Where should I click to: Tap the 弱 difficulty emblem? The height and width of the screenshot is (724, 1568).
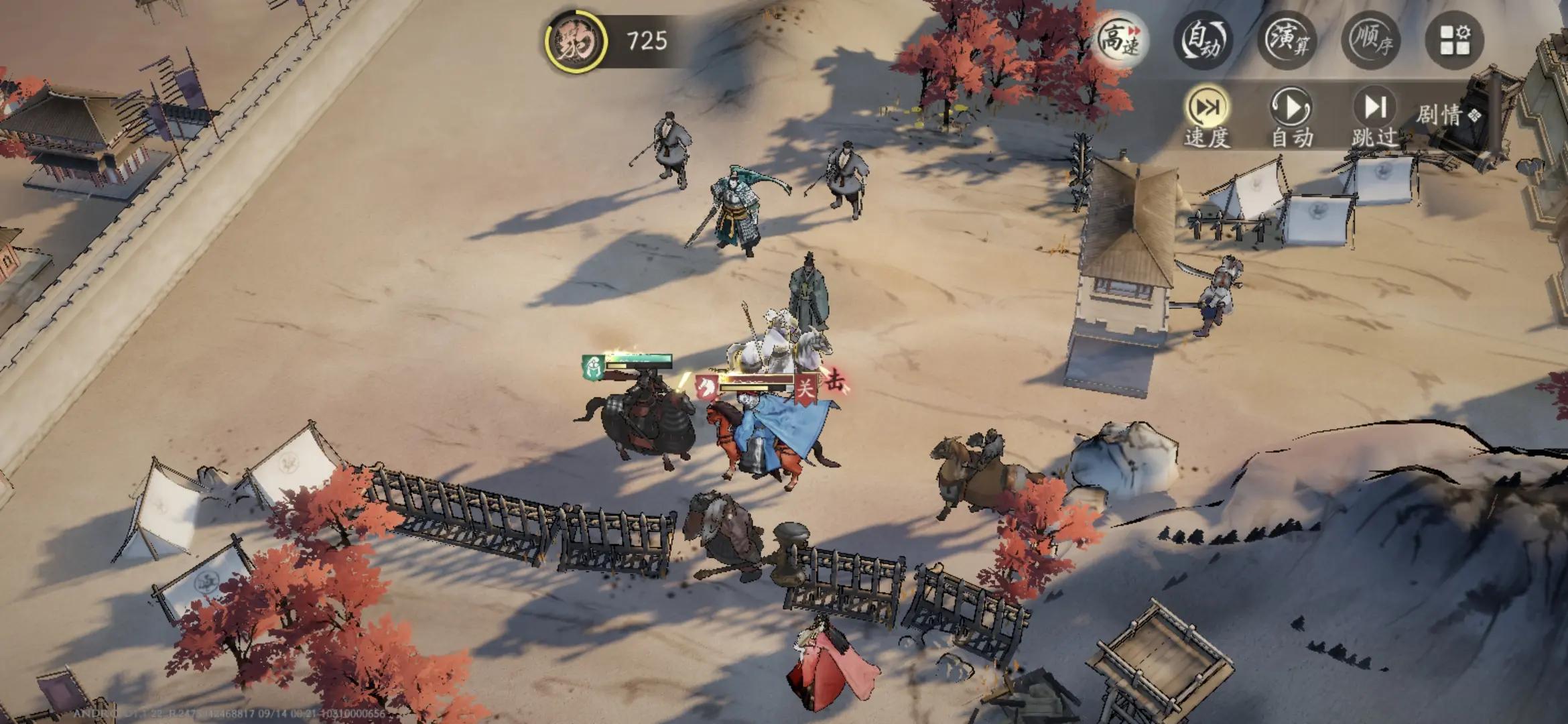[x=575, y=42]
